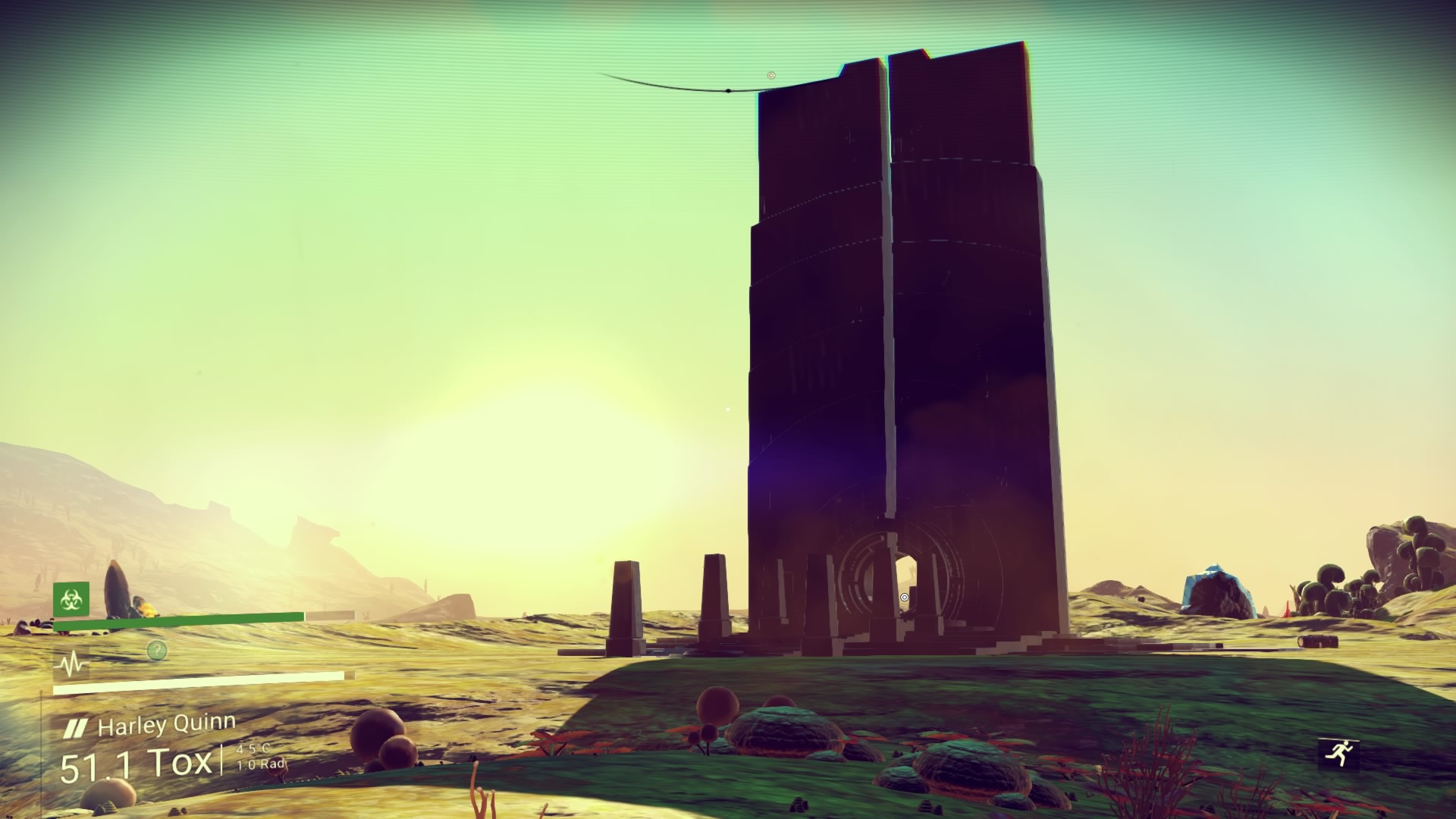Open the green question mark marker
Screen dimensions: 1456x819
point(155,648)
